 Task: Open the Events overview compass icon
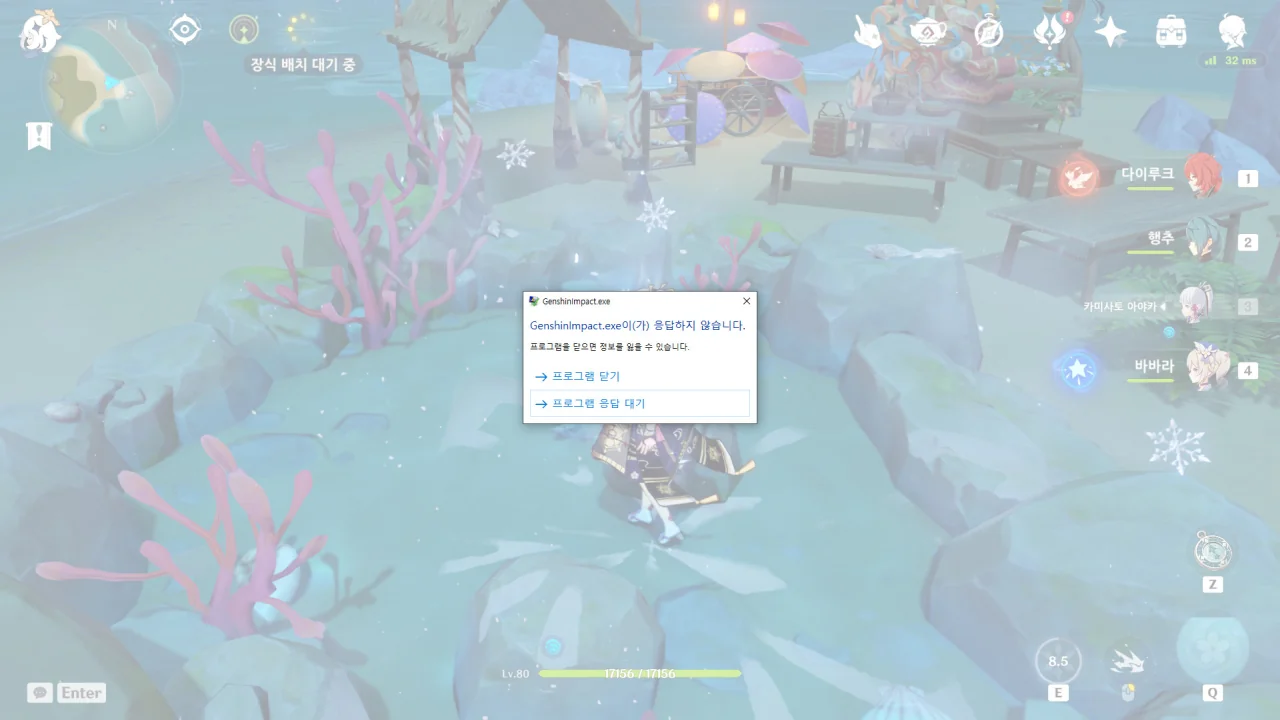987,31
